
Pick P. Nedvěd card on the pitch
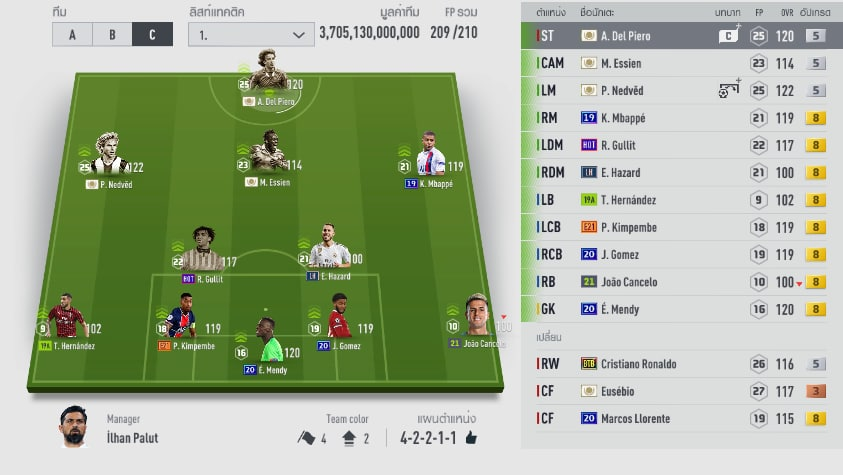[x=109, y=158]
